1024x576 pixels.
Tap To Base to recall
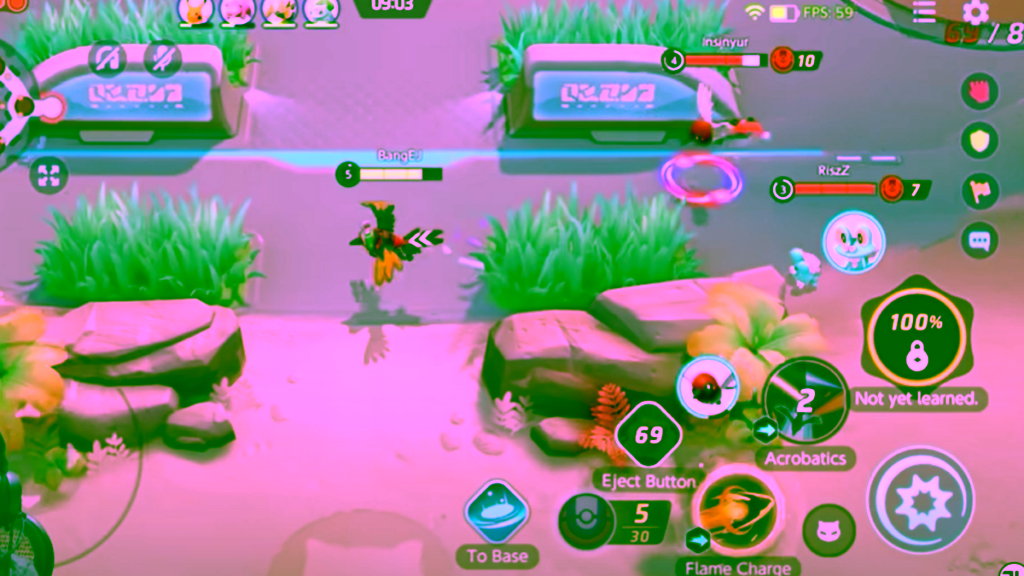(496, 511)
